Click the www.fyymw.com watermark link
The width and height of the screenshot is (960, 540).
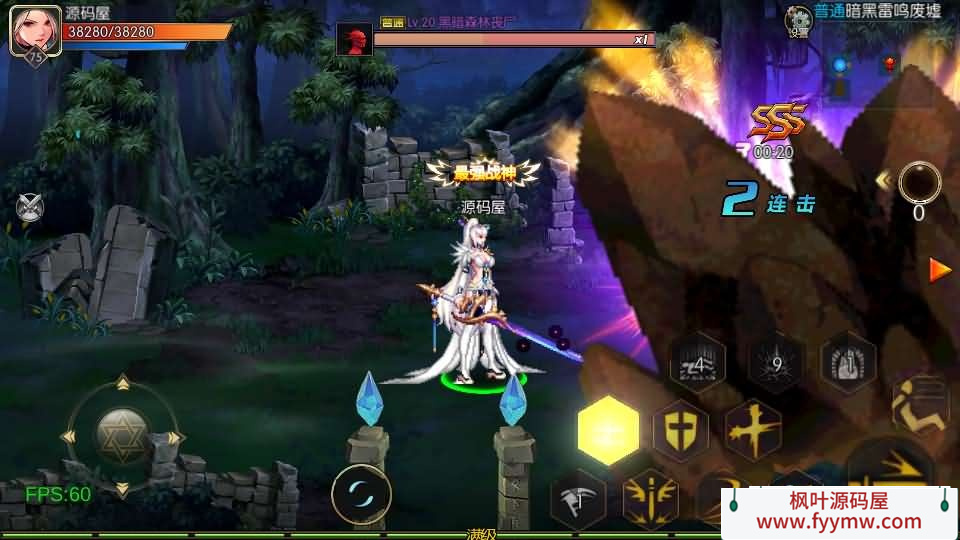839,521
